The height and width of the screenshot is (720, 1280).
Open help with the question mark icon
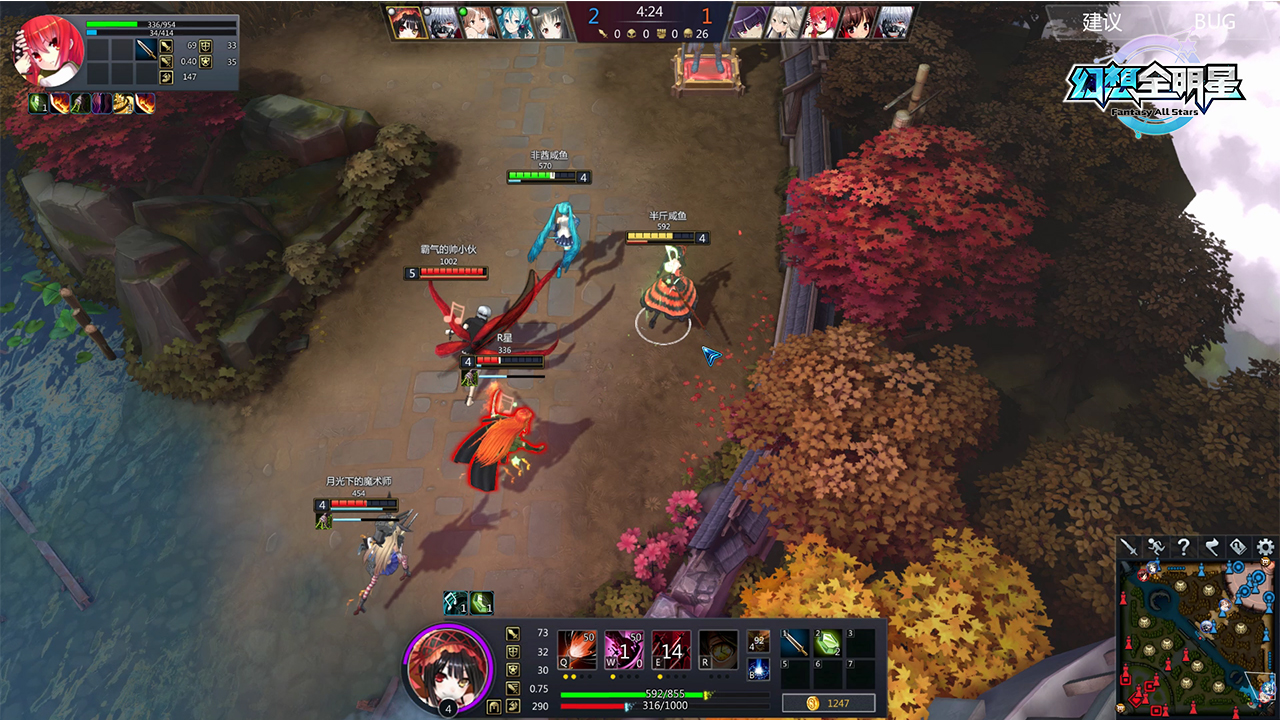pos(1184,547)
